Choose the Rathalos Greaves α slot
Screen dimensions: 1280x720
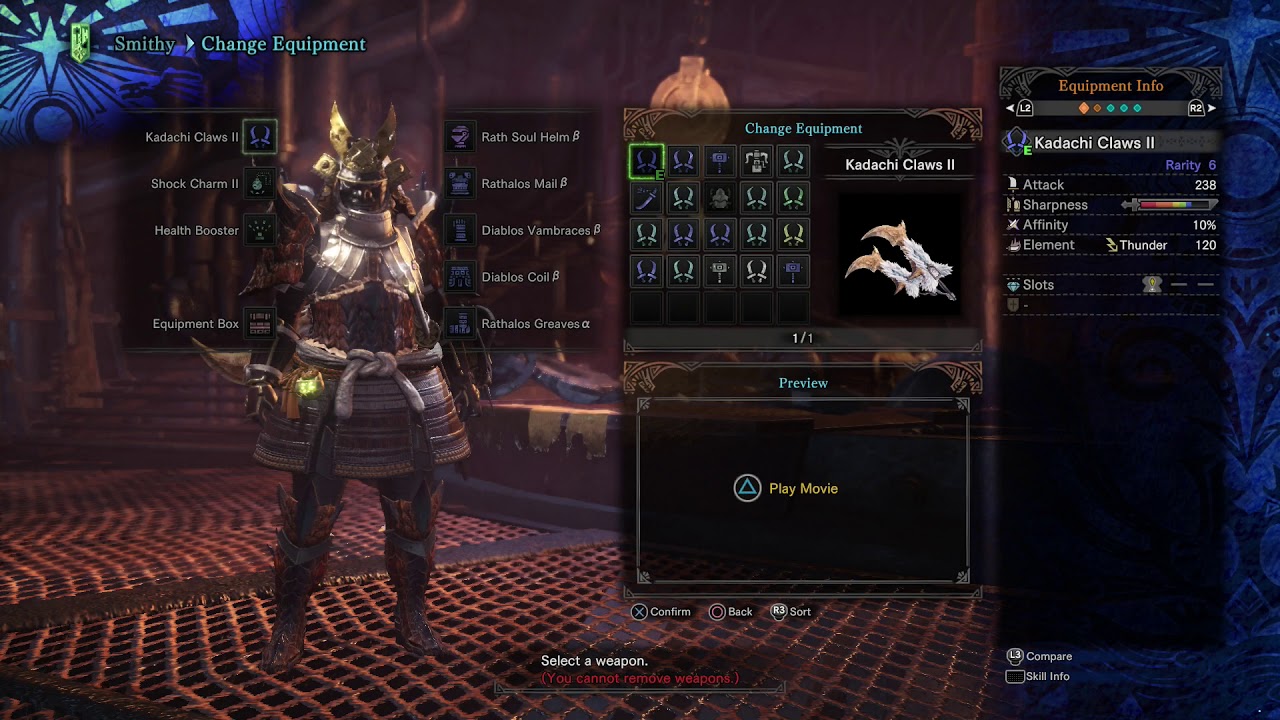click(460, 324)
